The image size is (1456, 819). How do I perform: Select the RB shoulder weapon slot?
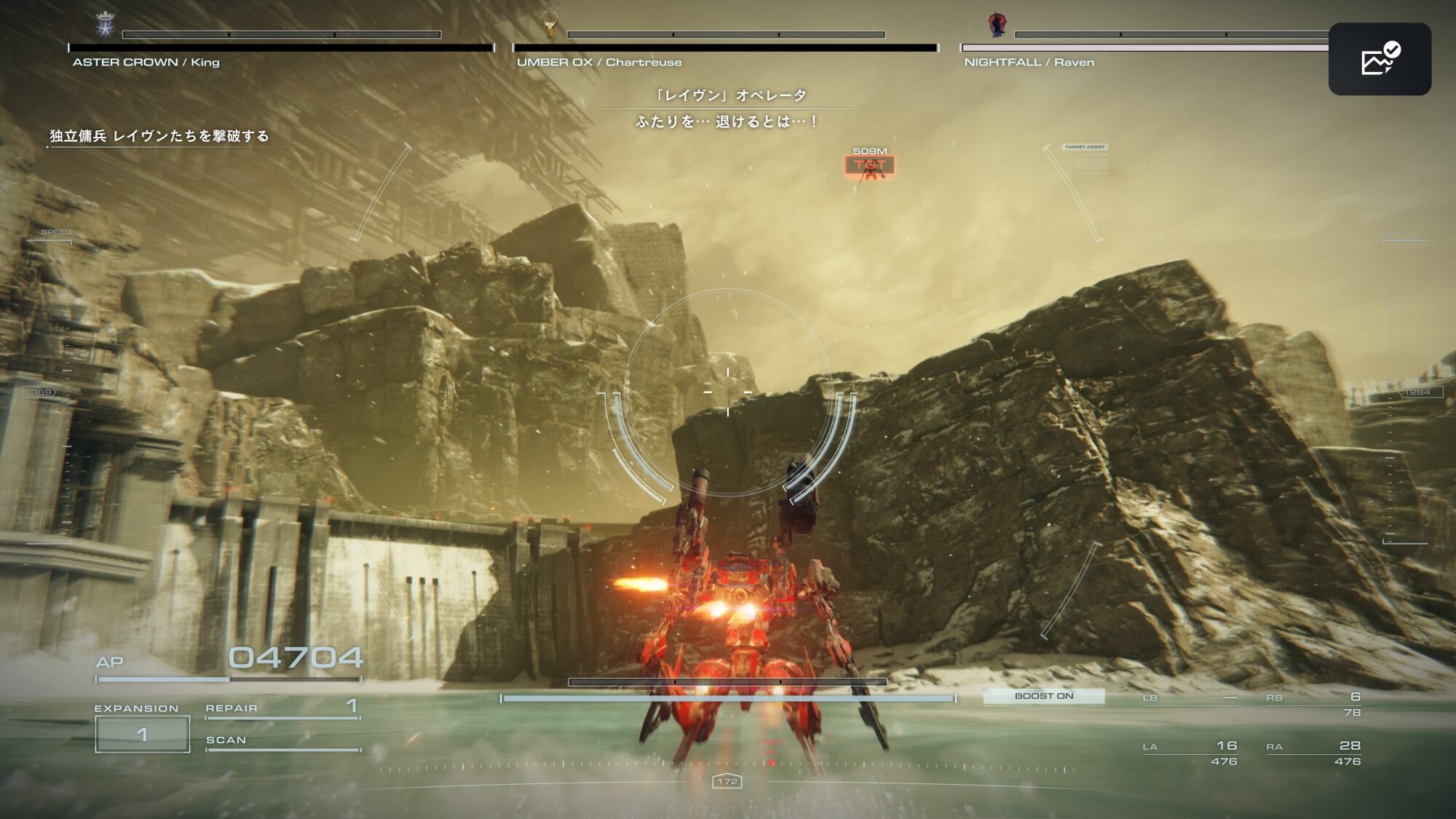pyautogui.click(x=1313, y=704)
